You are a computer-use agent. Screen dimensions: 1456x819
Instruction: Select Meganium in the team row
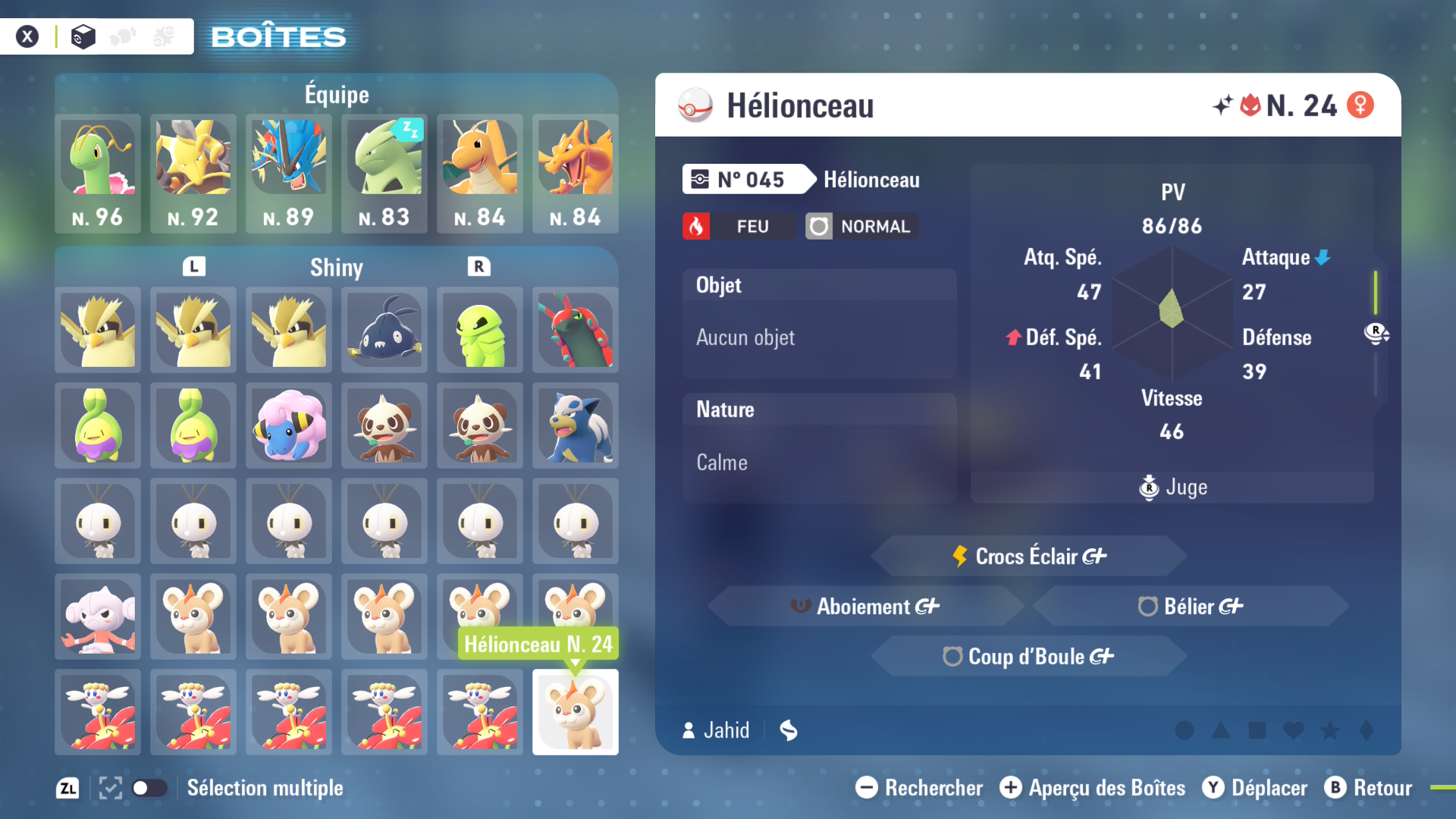(x=98, y=173)
